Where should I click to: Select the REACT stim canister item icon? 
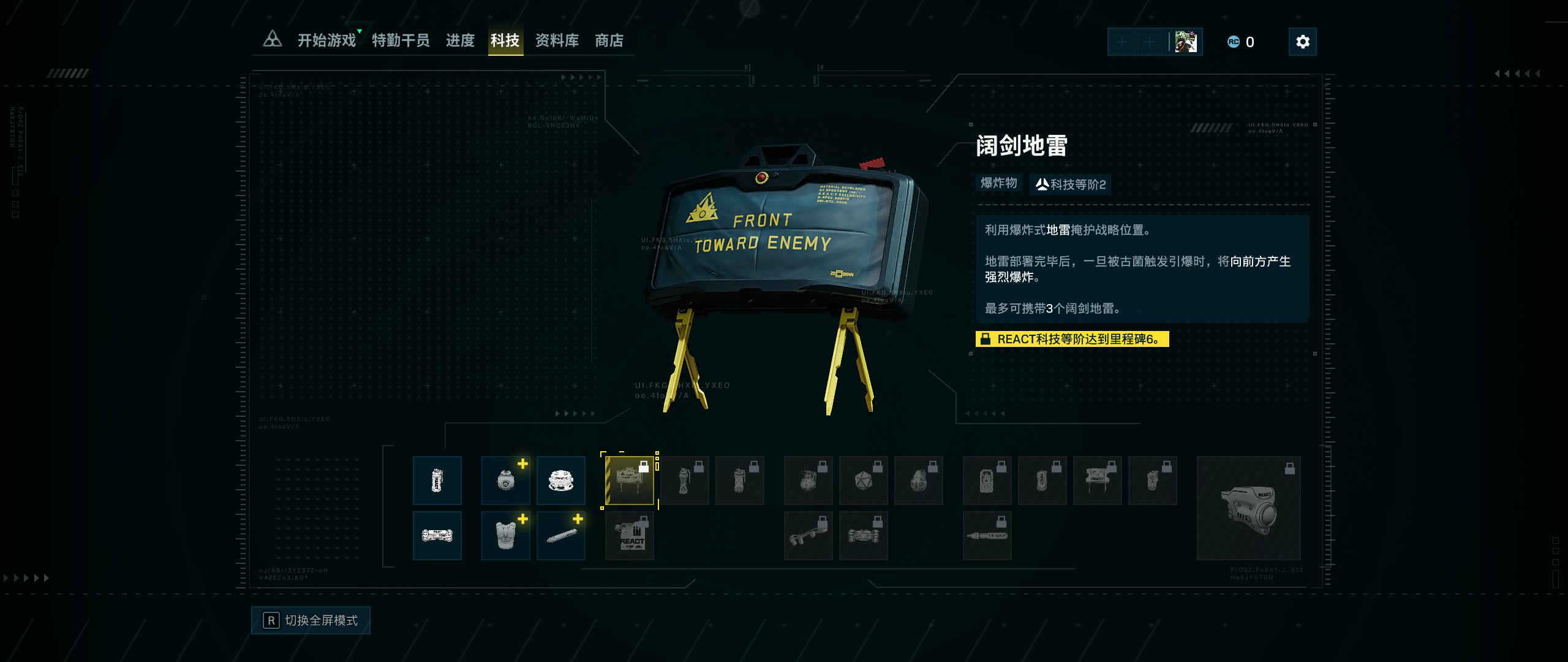click(437, 481)
